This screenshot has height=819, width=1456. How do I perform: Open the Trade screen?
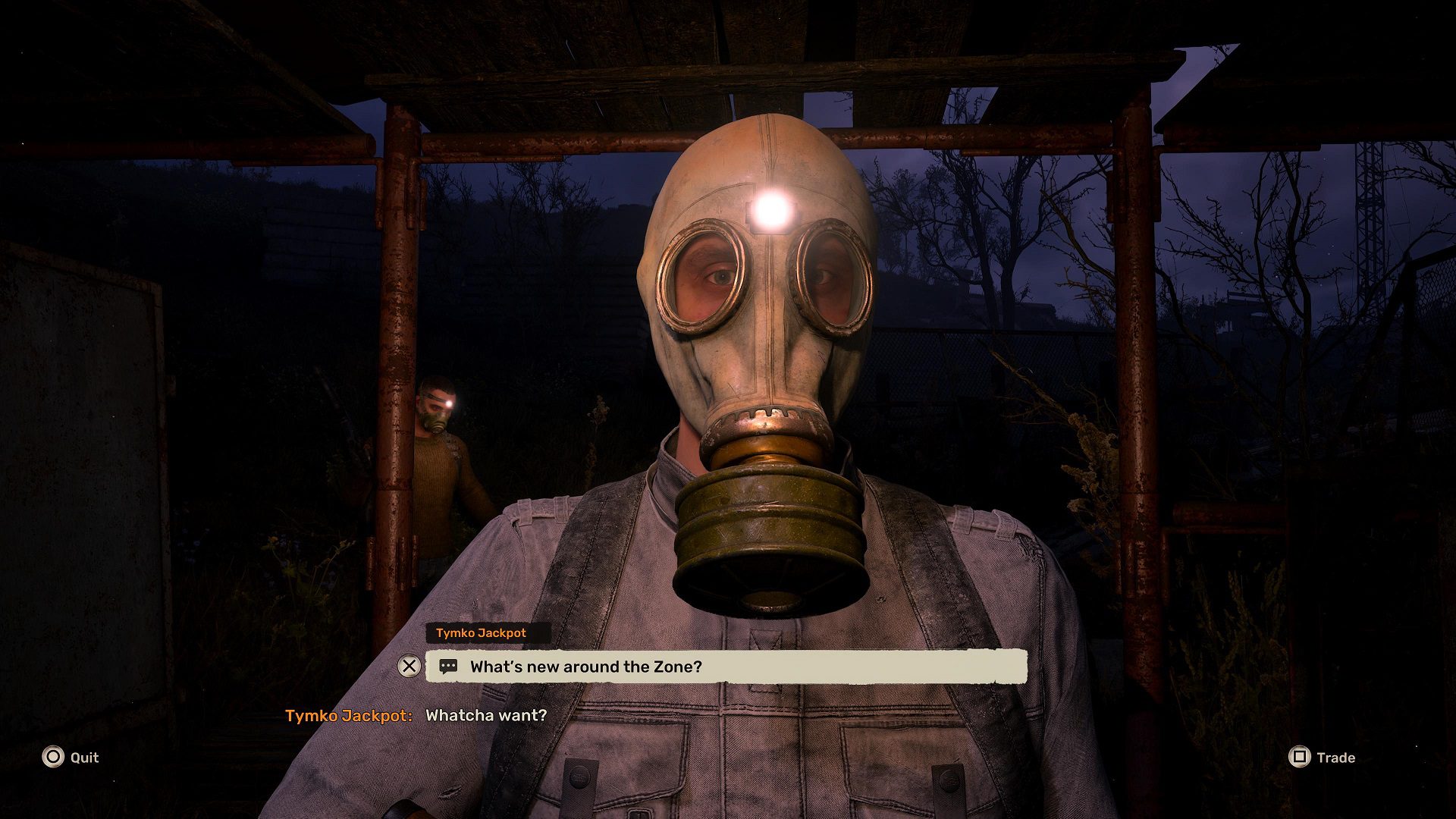coord(1335,757)
